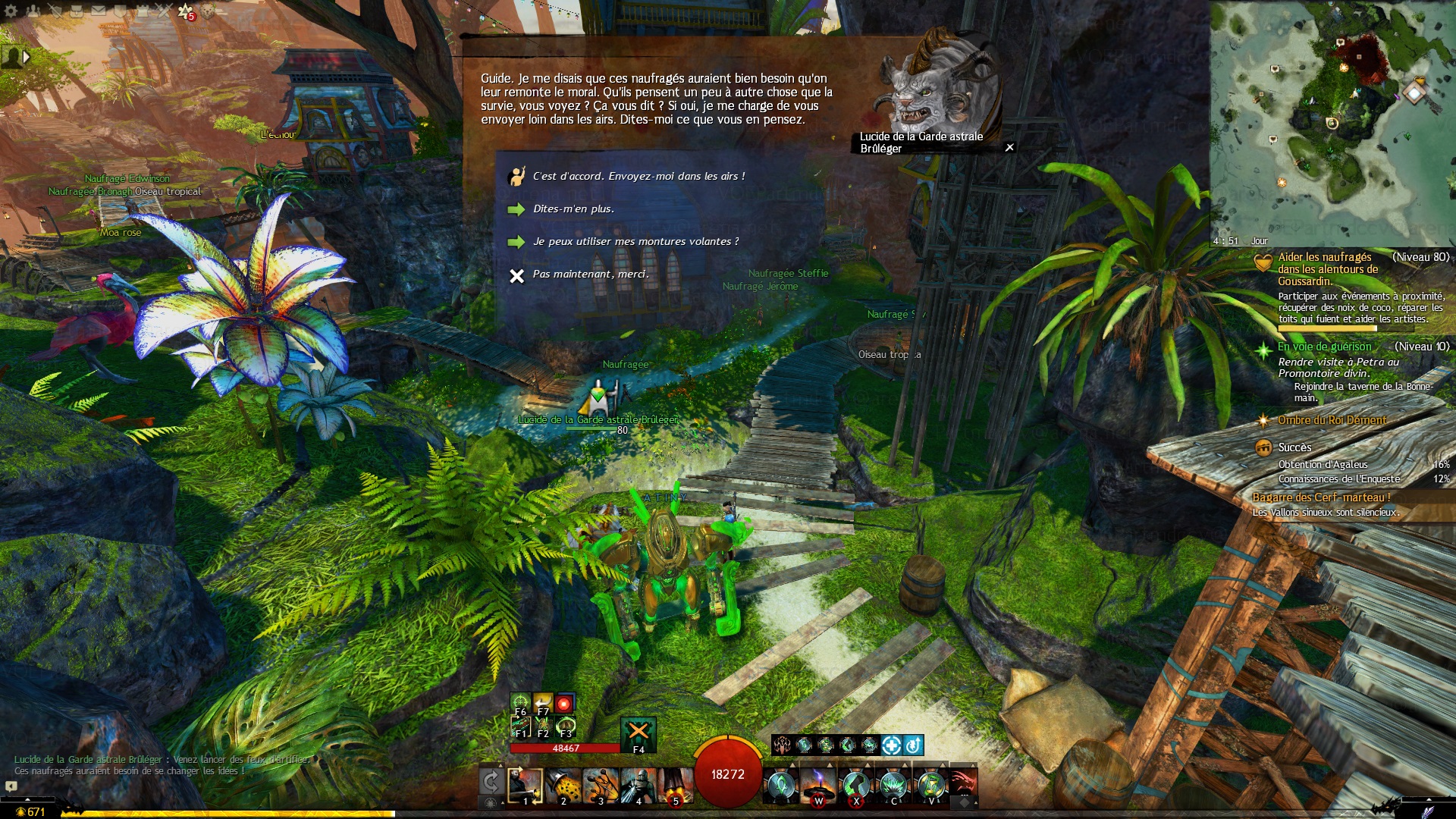Image resolution: width=1456 pixels, height=819 pixels.
Task: Use weapon skill 1 with the rifle
Action: pyautogui.click(x=525, y=786)
